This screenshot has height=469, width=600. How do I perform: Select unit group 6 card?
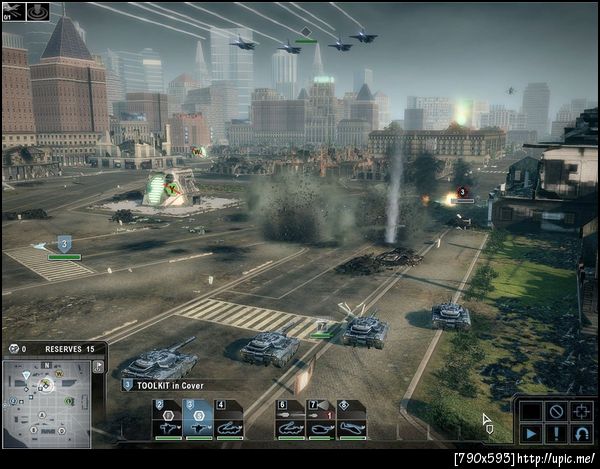tap(290, 420)
